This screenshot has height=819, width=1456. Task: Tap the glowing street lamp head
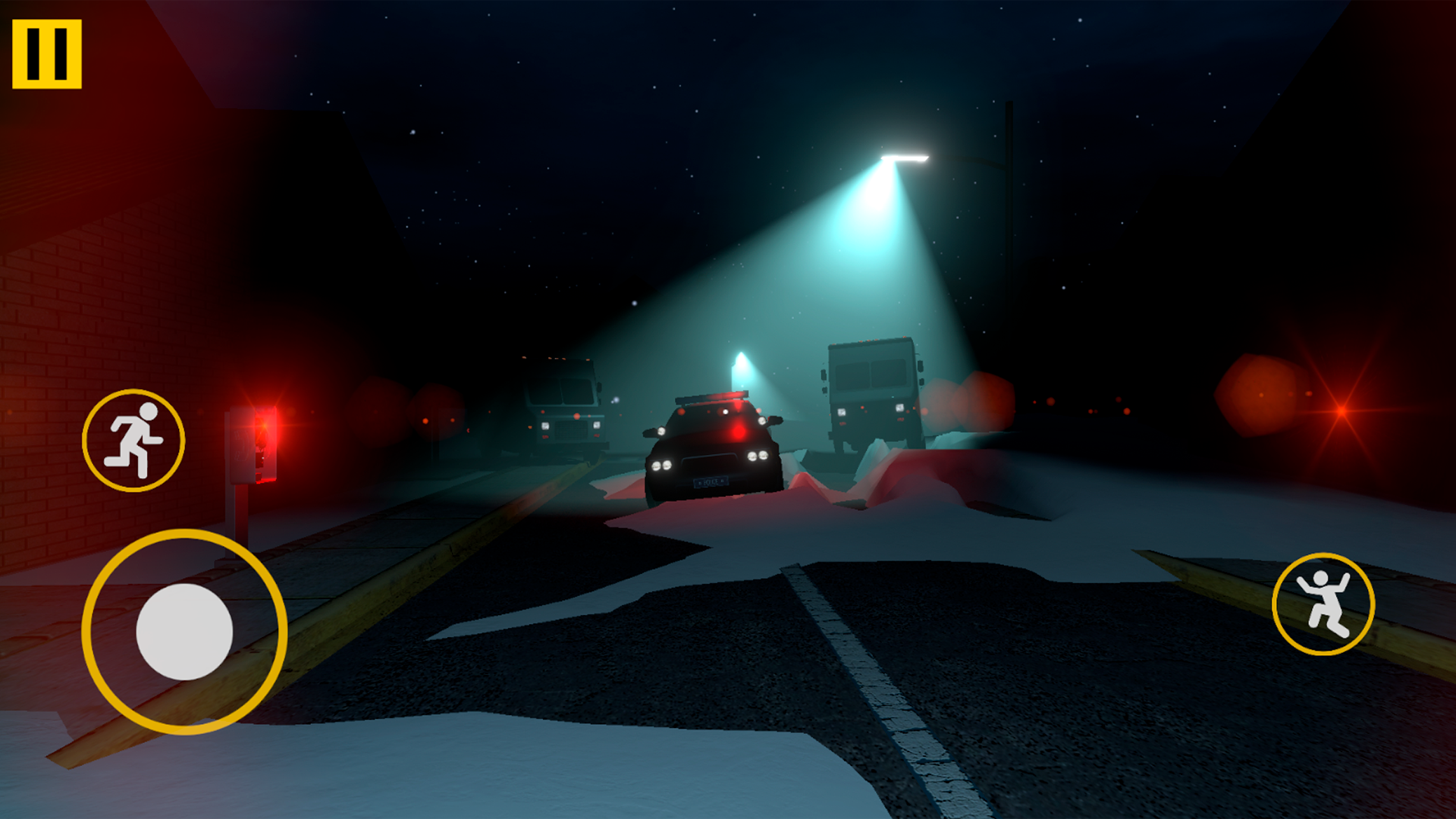tap(905, 158)
